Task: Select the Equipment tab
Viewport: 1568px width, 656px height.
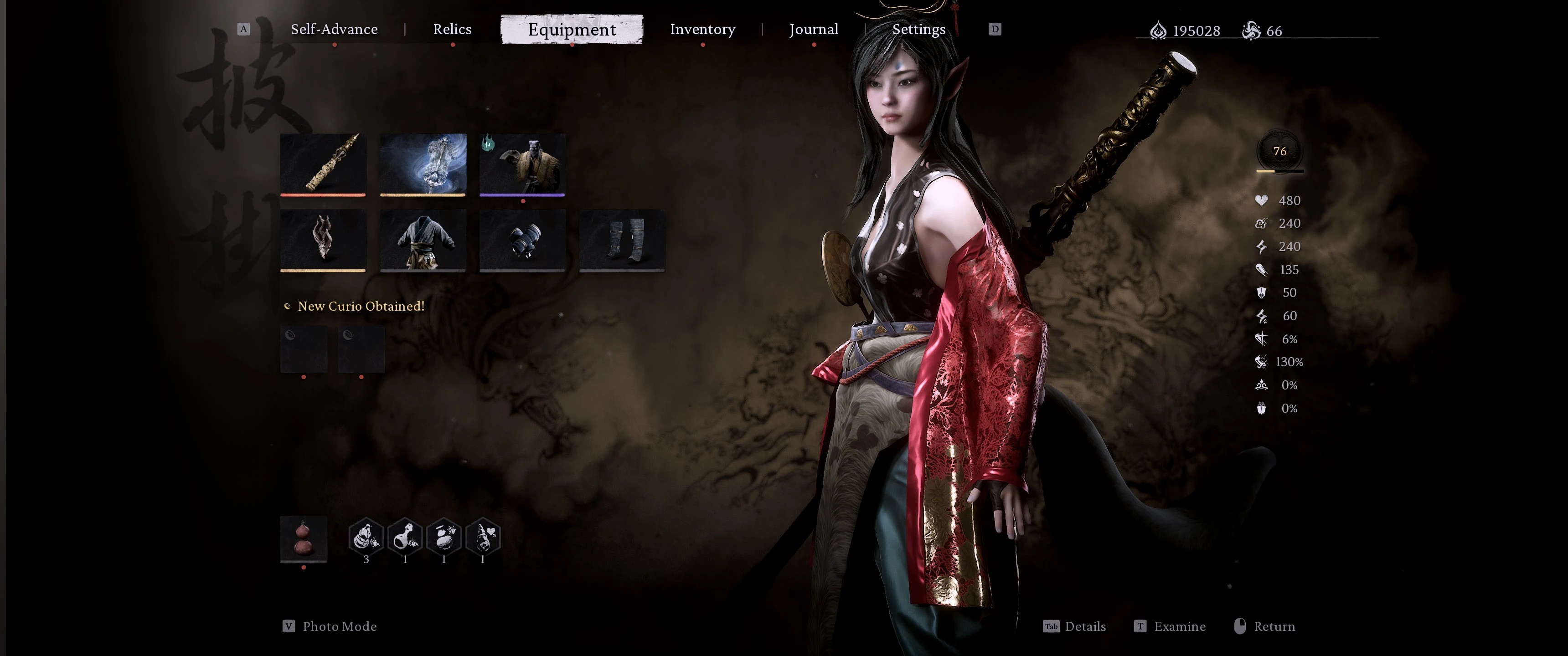Action: tap(572, 29)
